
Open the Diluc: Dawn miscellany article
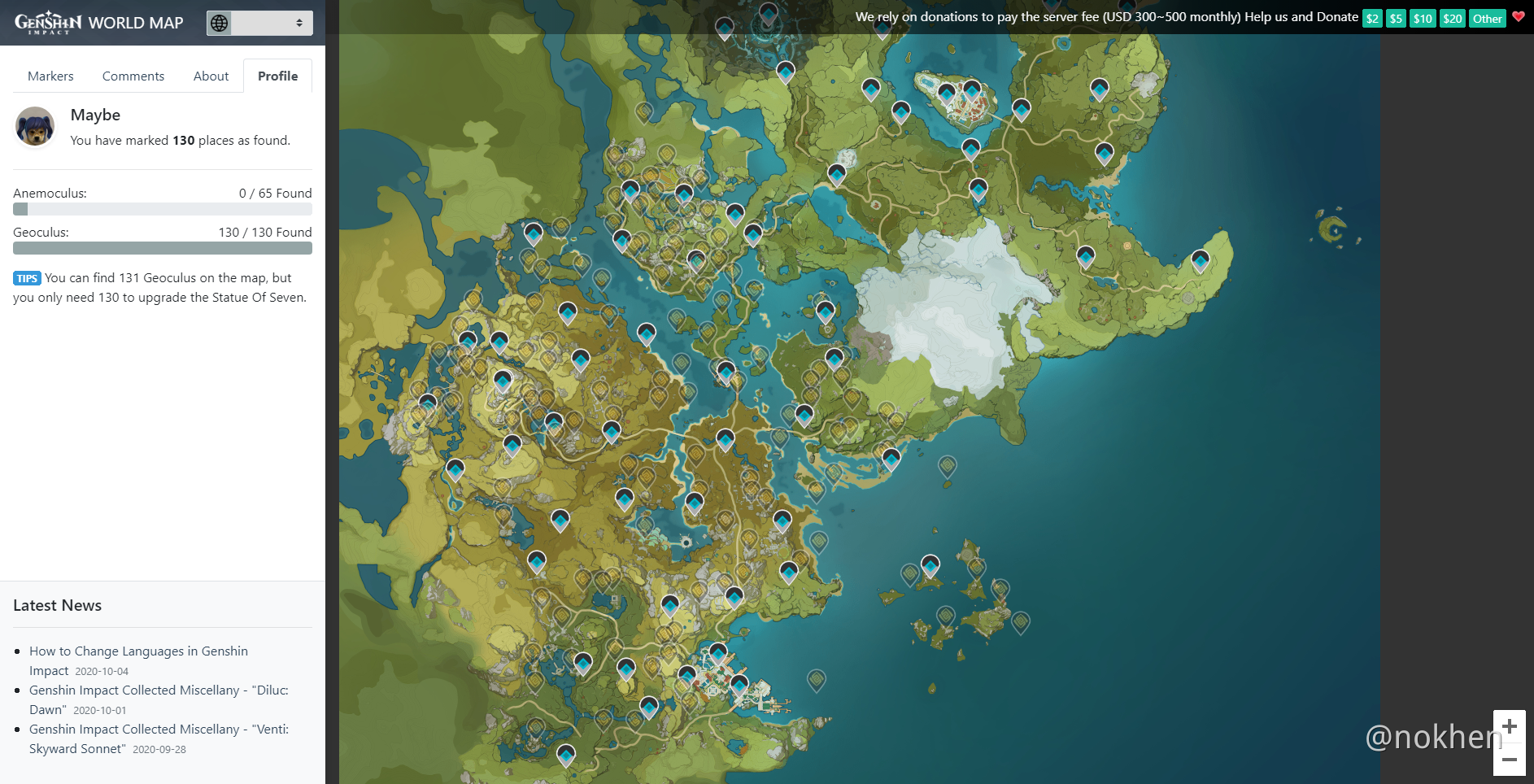[159, 690]
